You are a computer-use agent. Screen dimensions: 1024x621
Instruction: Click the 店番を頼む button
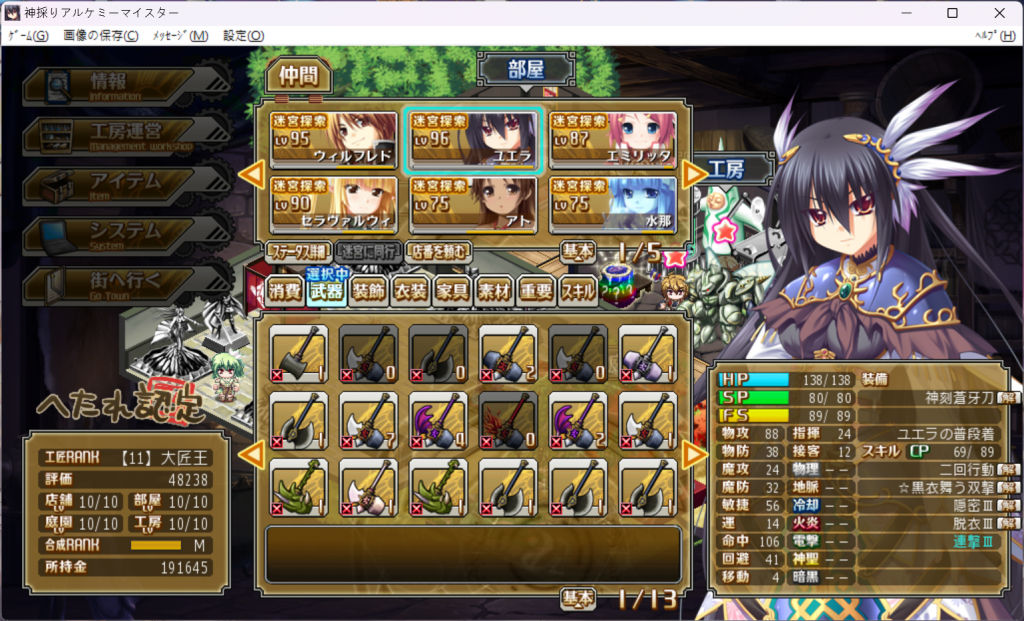tap(439, 251)
